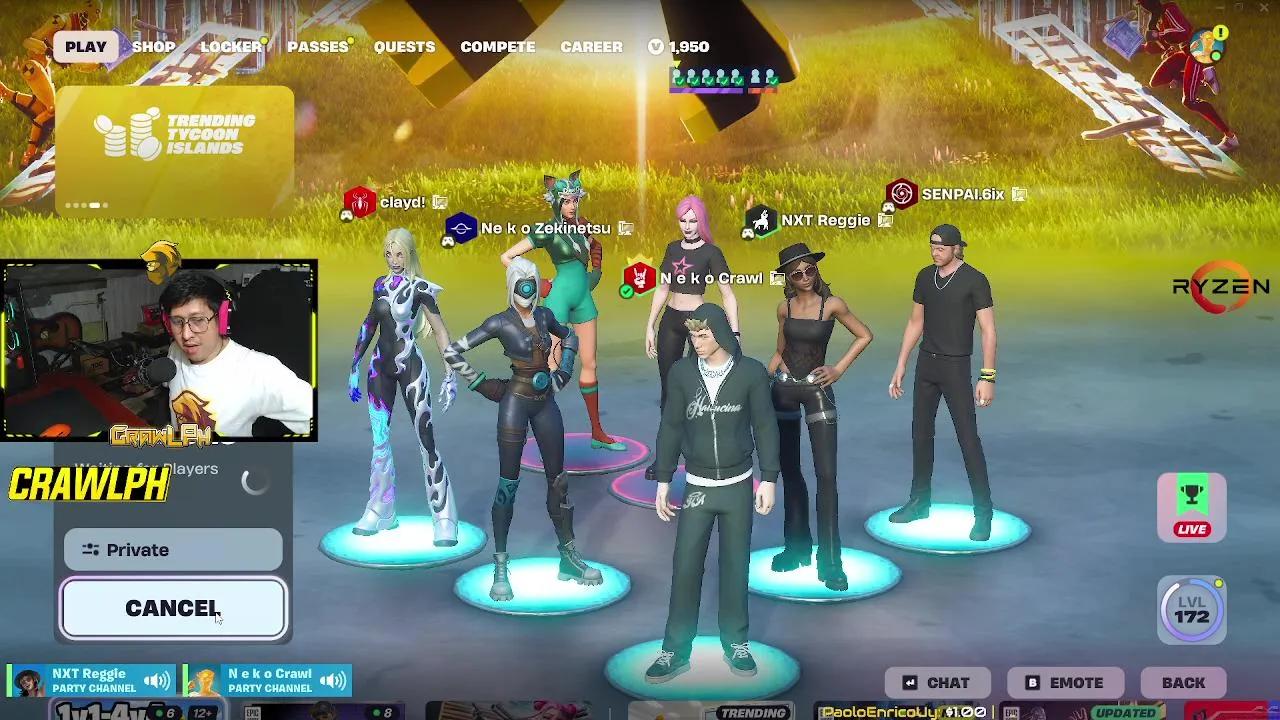The width and height of the screenshot is (1280, 720).
Task: Expand the Passes menu
Action: [x=317, y=46]
